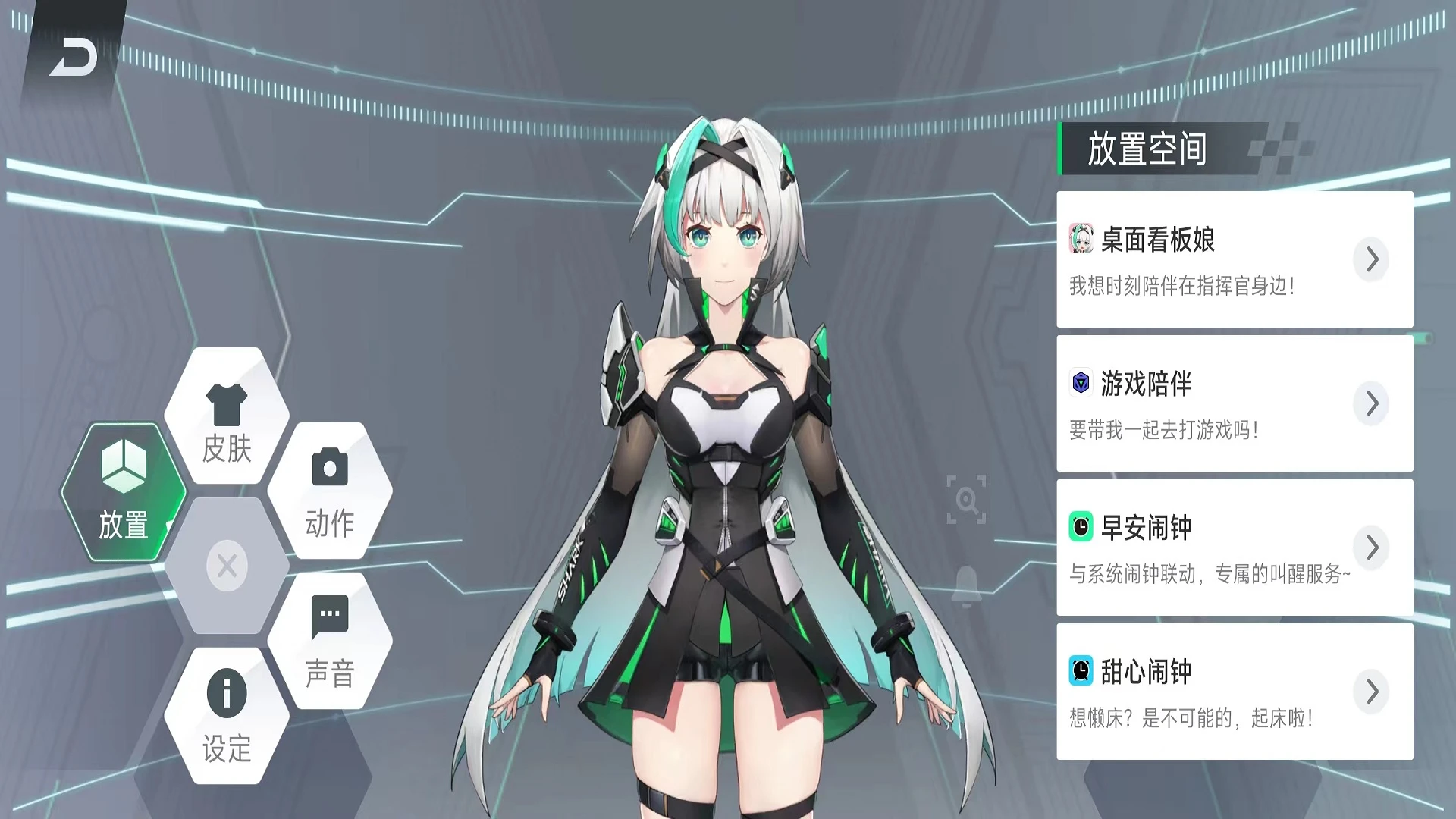The height and width of the screenshot is (819, 1456).
Task: Click the blue alarm icon beside 甜心闹钟
Action: pos(1080,670)
